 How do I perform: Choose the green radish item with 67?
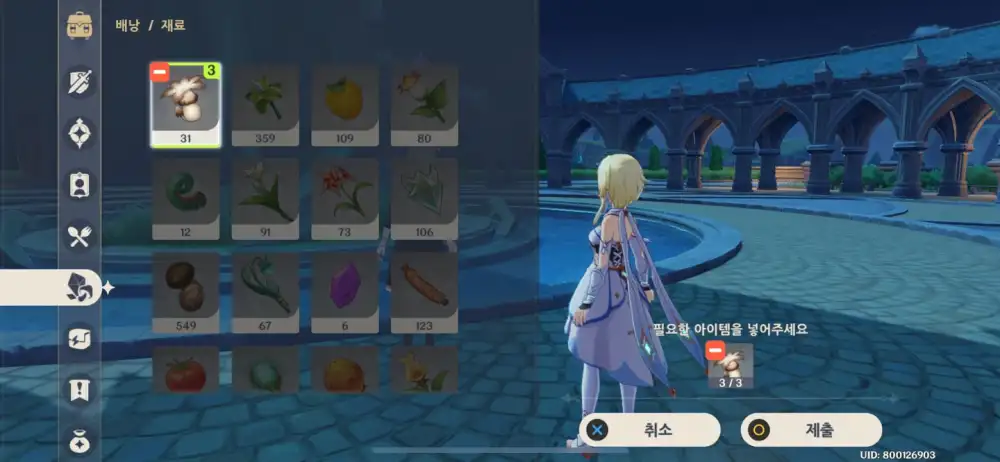pyautogui.click(x=265, y=292)
